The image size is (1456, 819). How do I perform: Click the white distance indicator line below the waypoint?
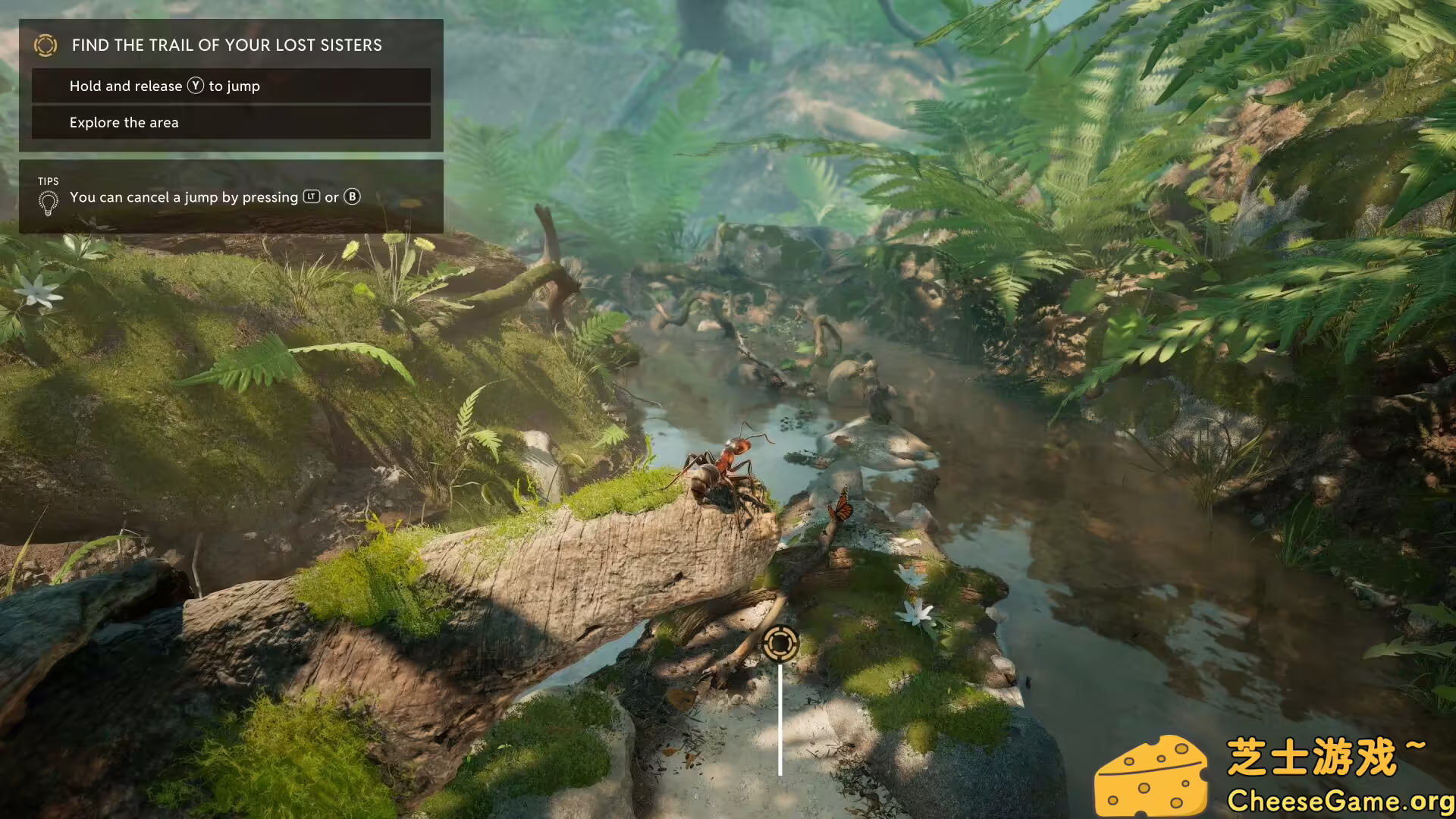(x=780, y=717)
